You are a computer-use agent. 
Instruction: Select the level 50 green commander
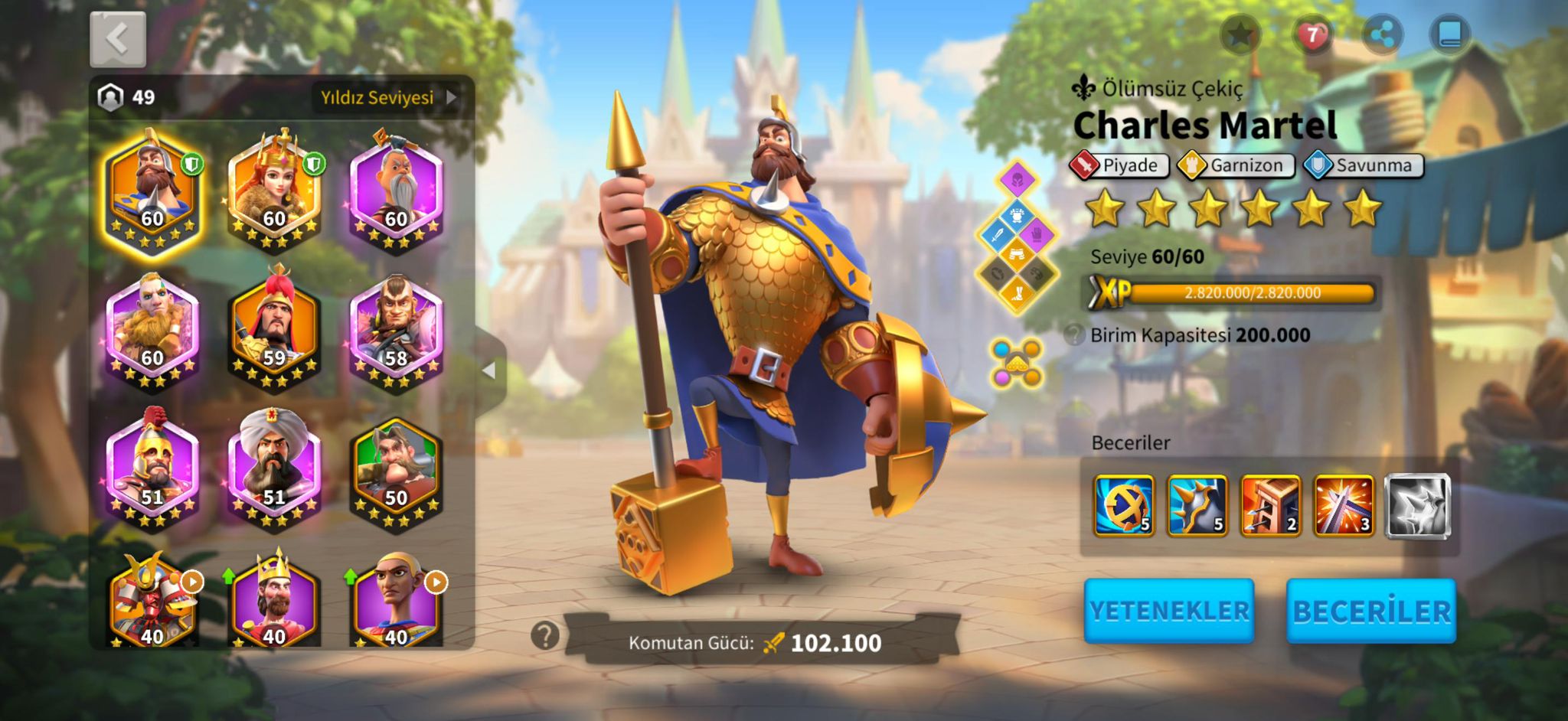click(x=396, y=468)
